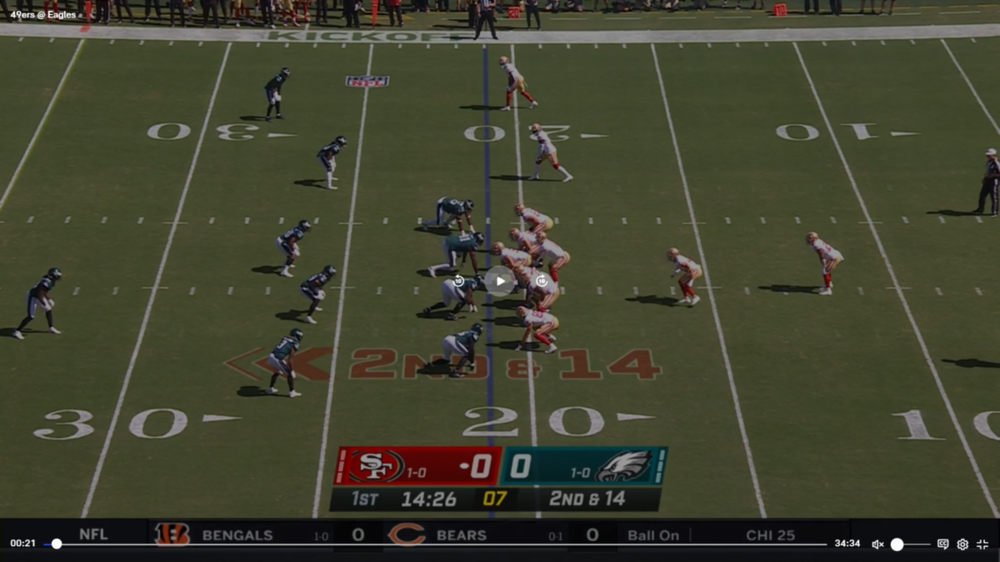
Task: Rewind the video 10 seconds
Action: coord(459,281)
